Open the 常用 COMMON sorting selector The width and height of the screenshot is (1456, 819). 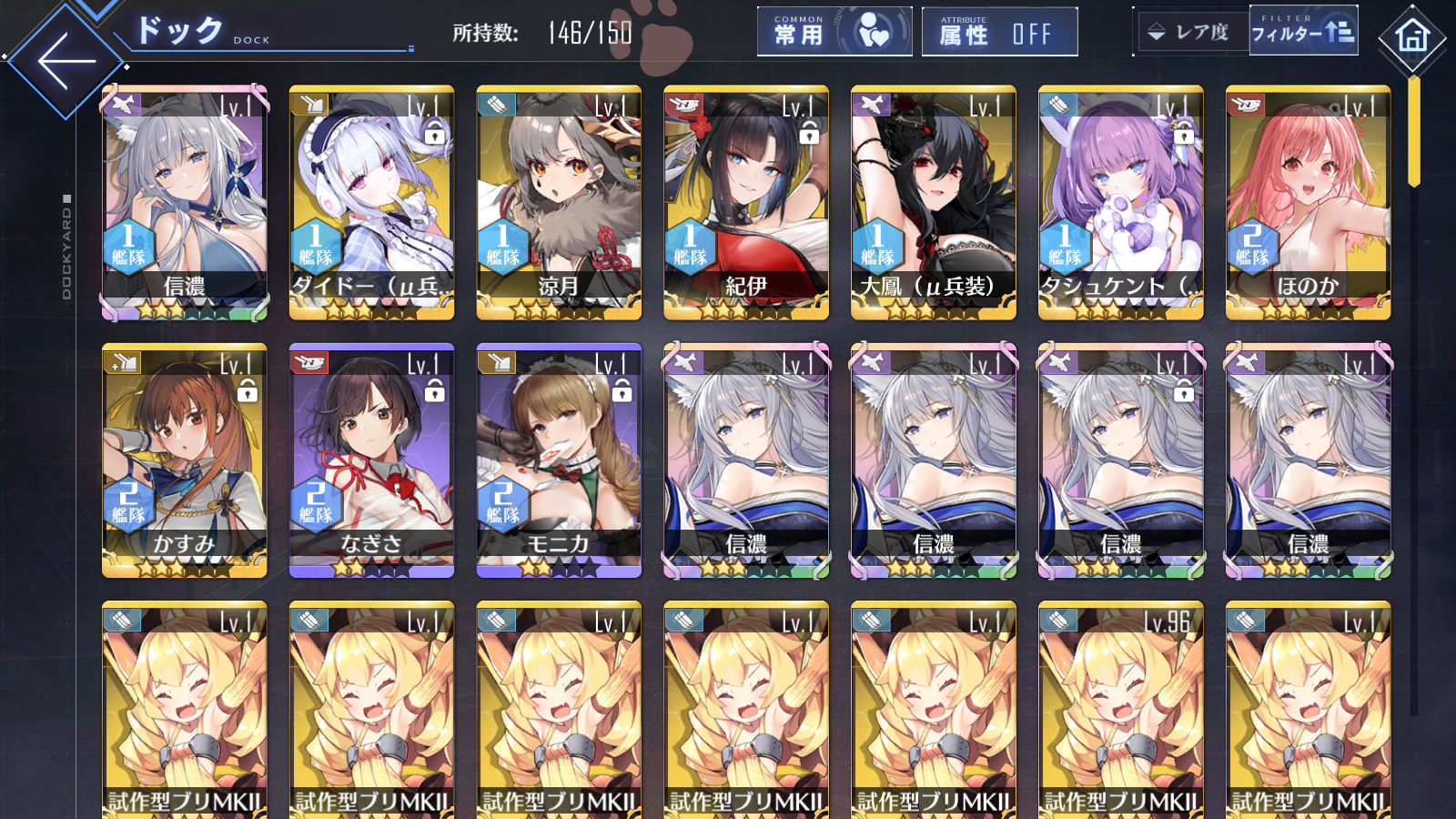834,31
